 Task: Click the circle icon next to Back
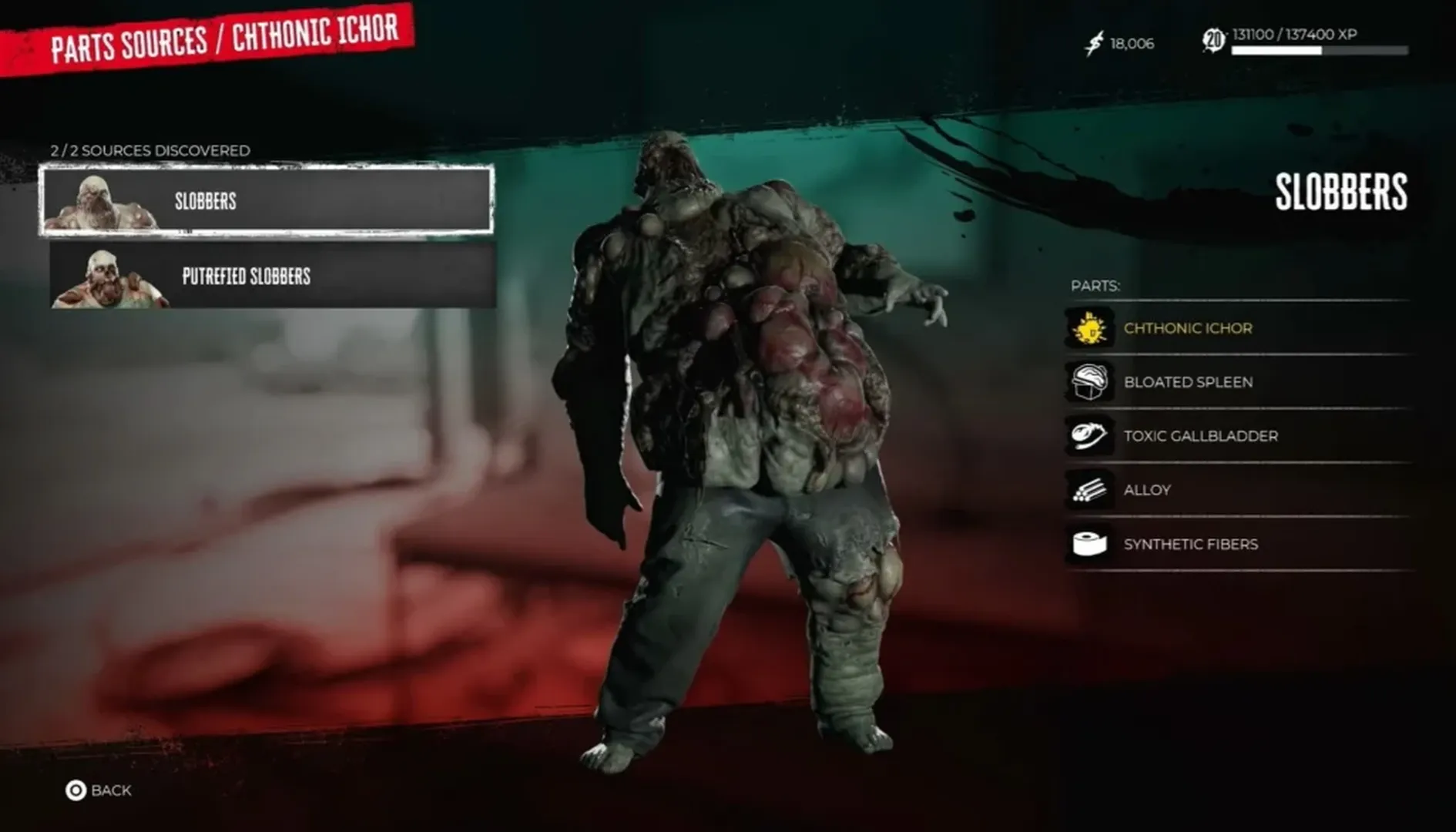click(74, 790)
